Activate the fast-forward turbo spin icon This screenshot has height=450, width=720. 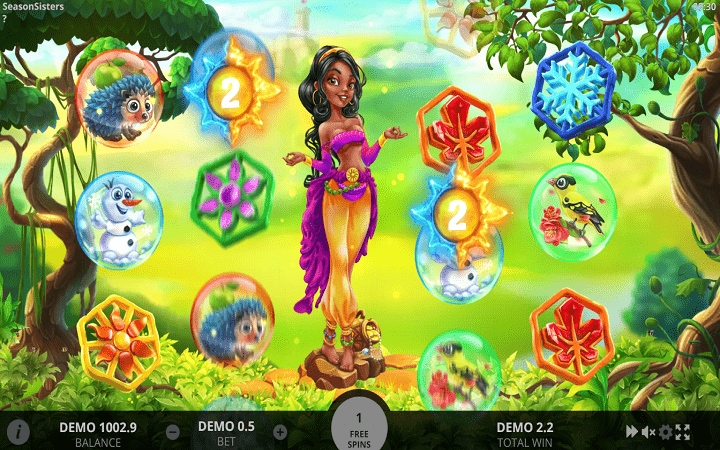632,432
